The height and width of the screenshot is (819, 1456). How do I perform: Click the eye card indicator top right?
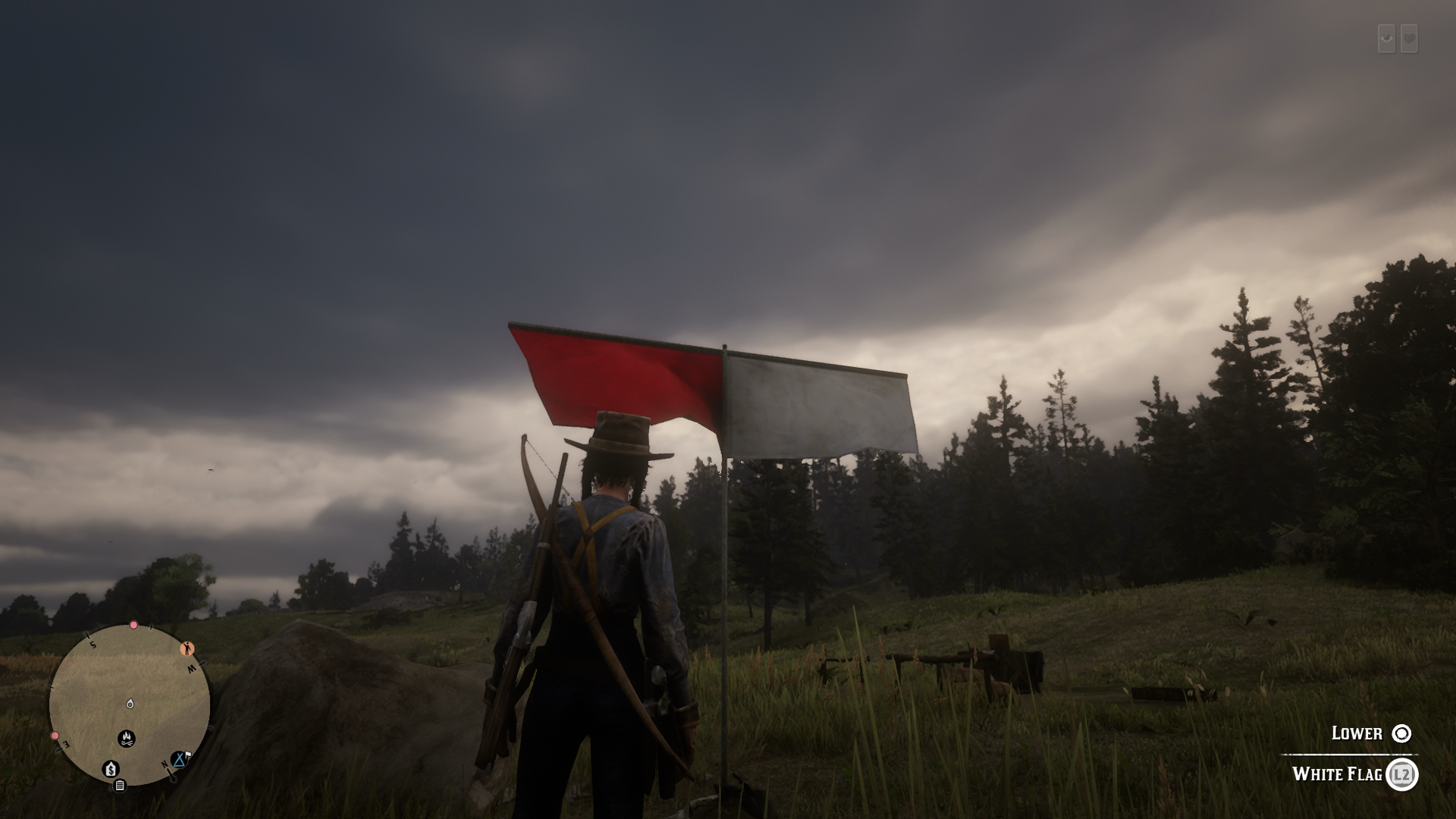(x=1385, y=38)
